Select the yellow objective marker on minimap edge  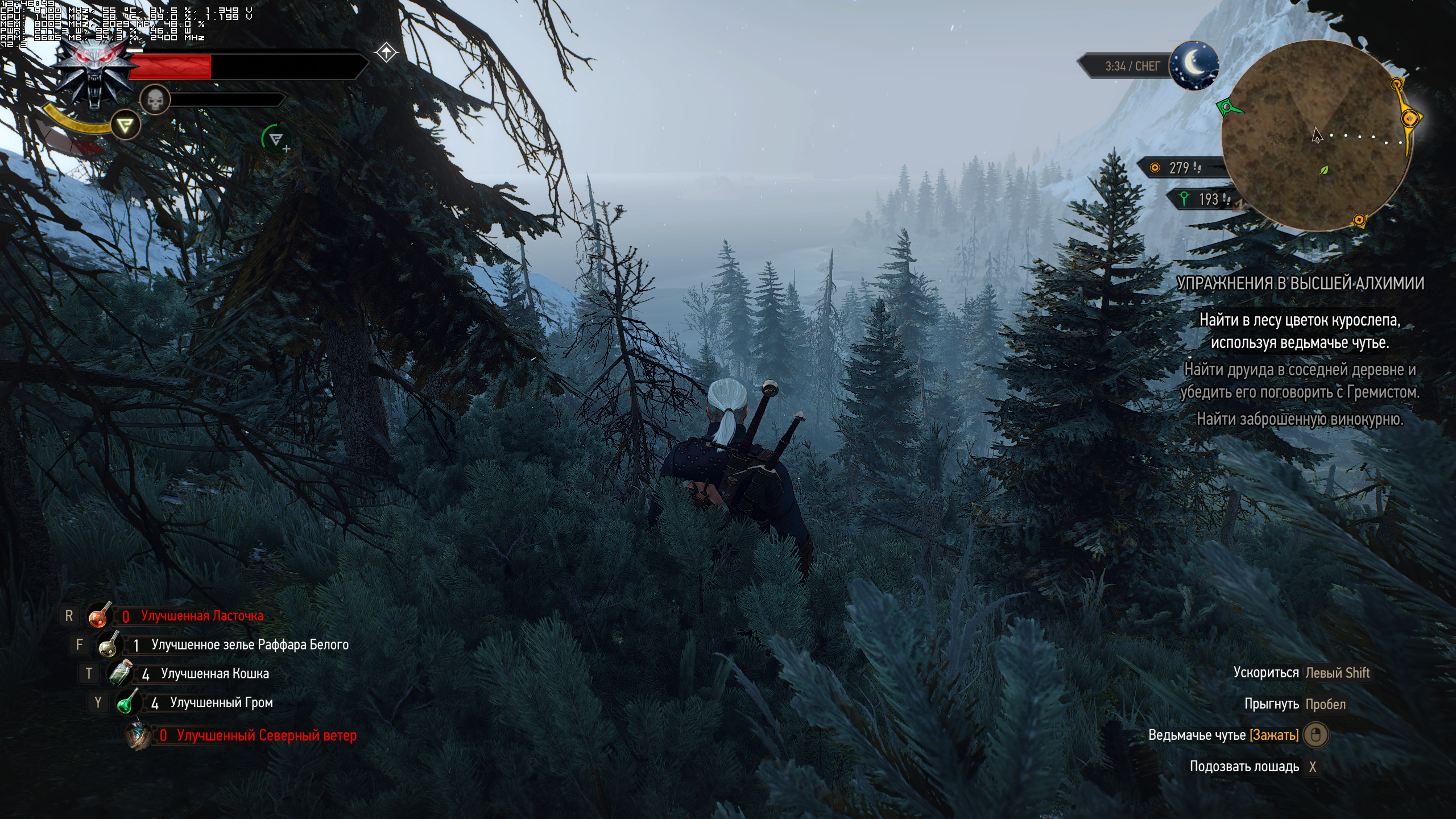pos(1410,119)
